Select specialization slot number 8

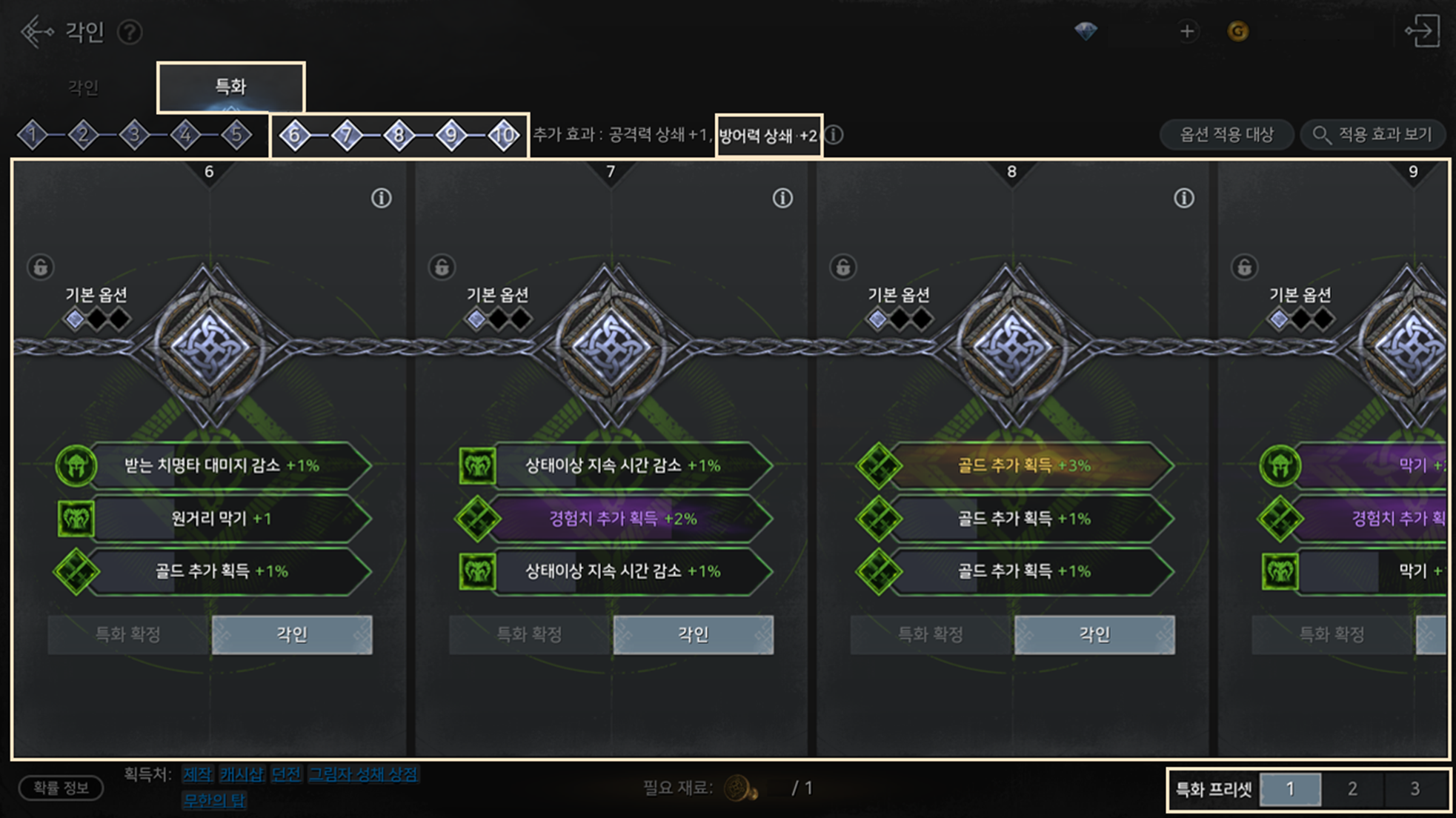(399, 135)
